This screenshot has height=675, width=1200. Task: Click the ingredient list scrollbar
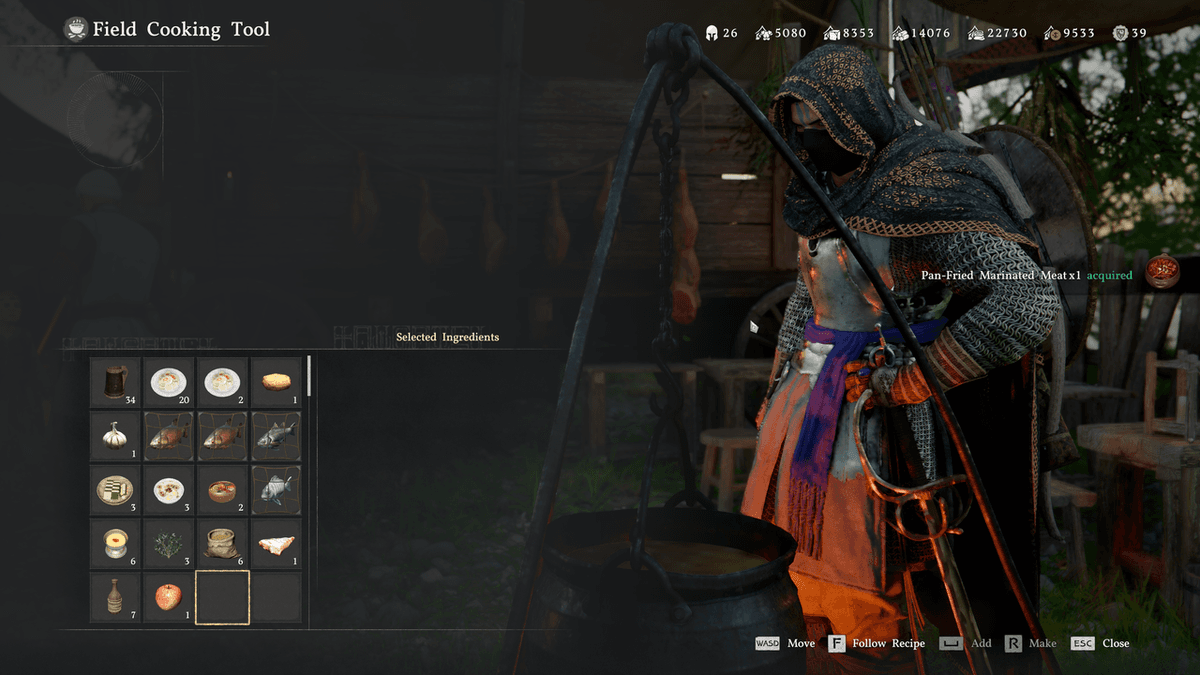[x=309, y=376]
